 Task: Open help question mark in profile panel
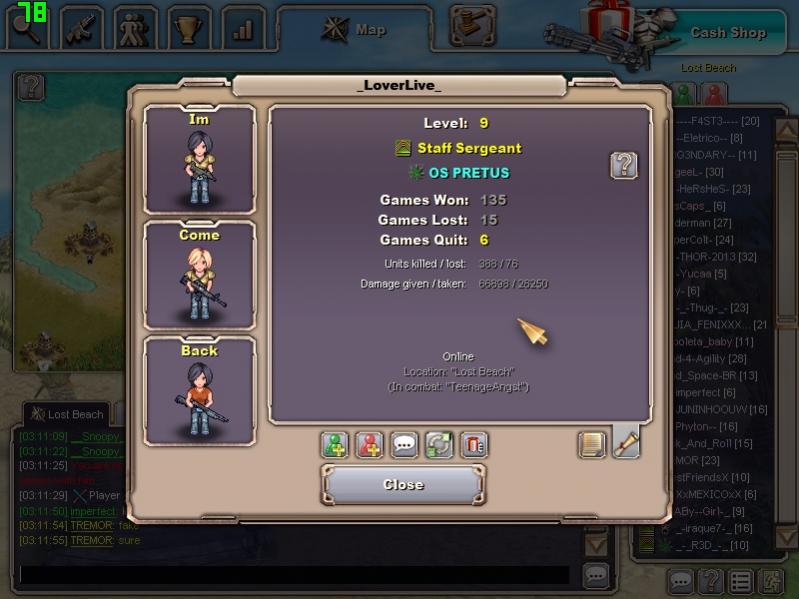click(x=624, y=165)
